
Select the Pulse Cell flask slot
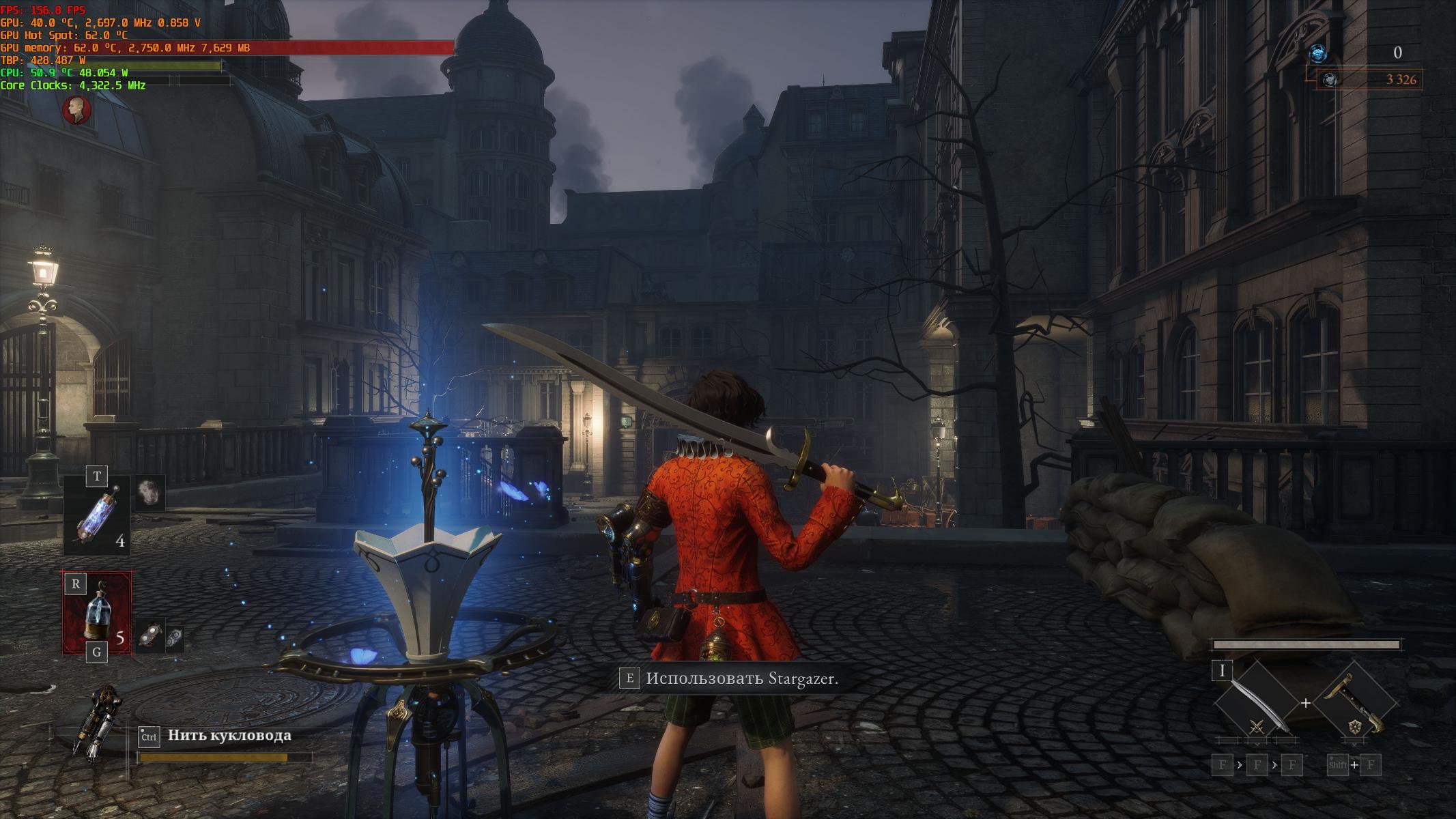coord(97,612)
